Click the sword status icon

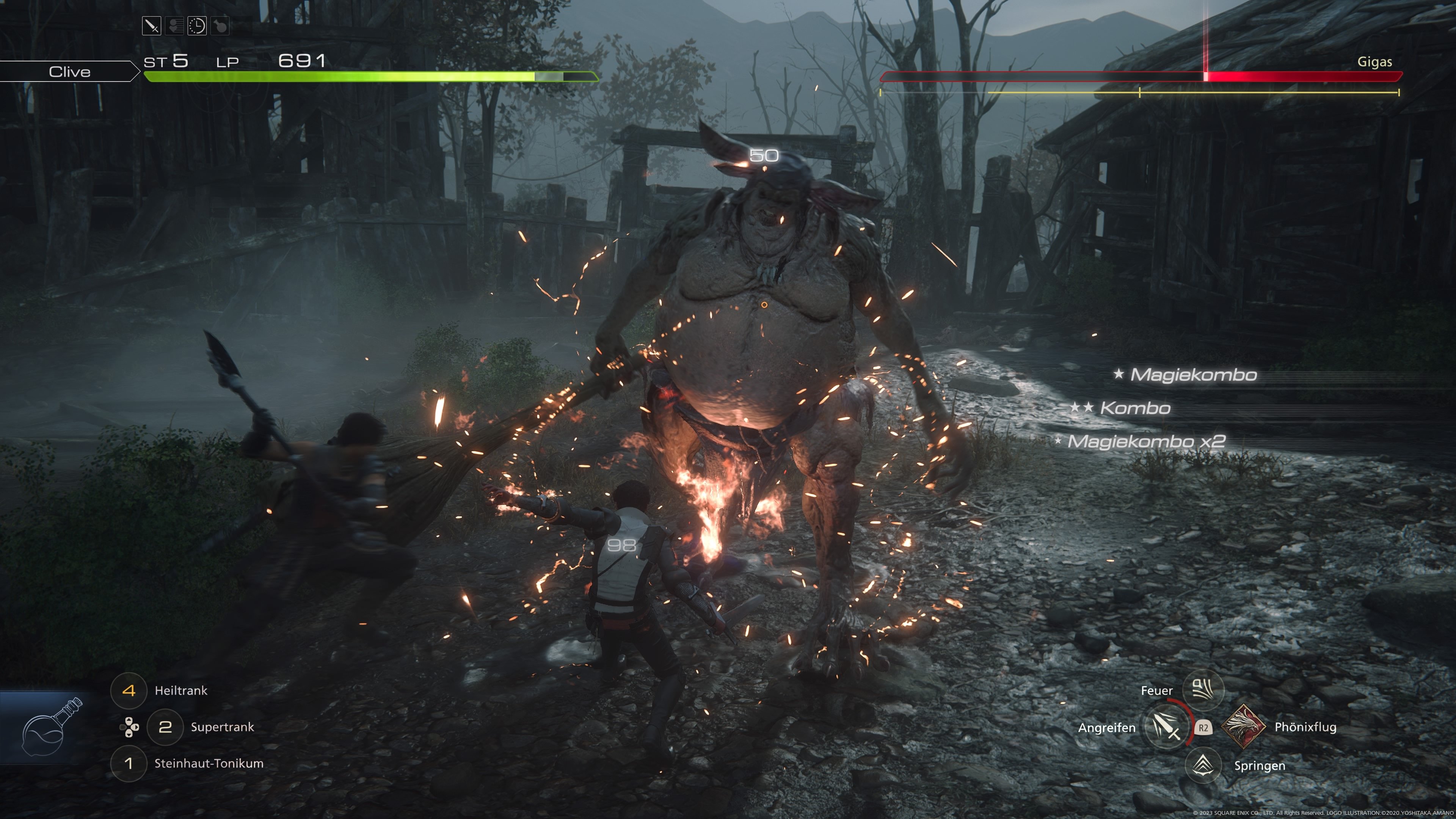click(152, 26)
